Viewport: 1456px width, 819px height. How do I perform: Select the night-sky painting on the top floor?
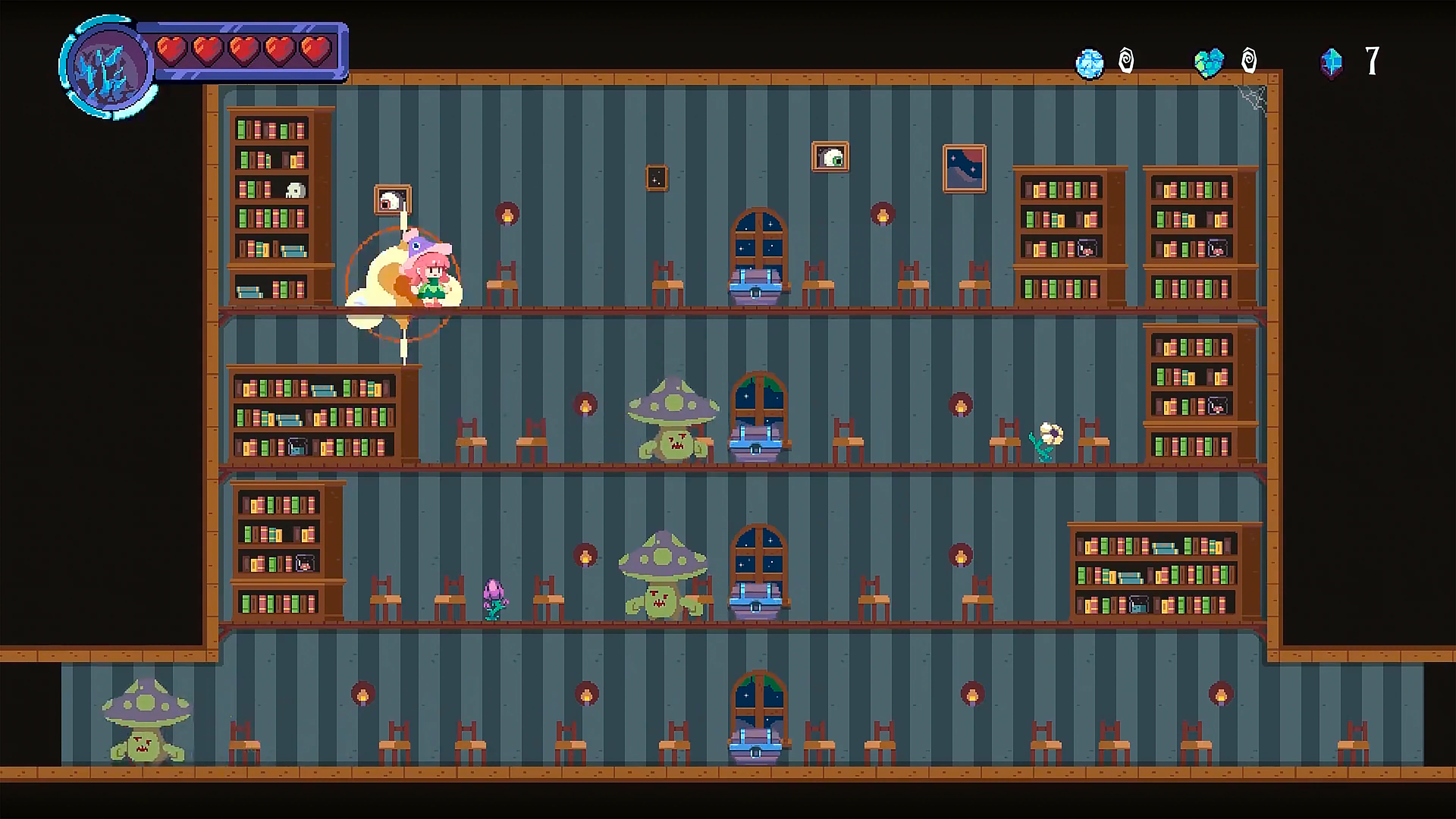[x=964, y=168]
